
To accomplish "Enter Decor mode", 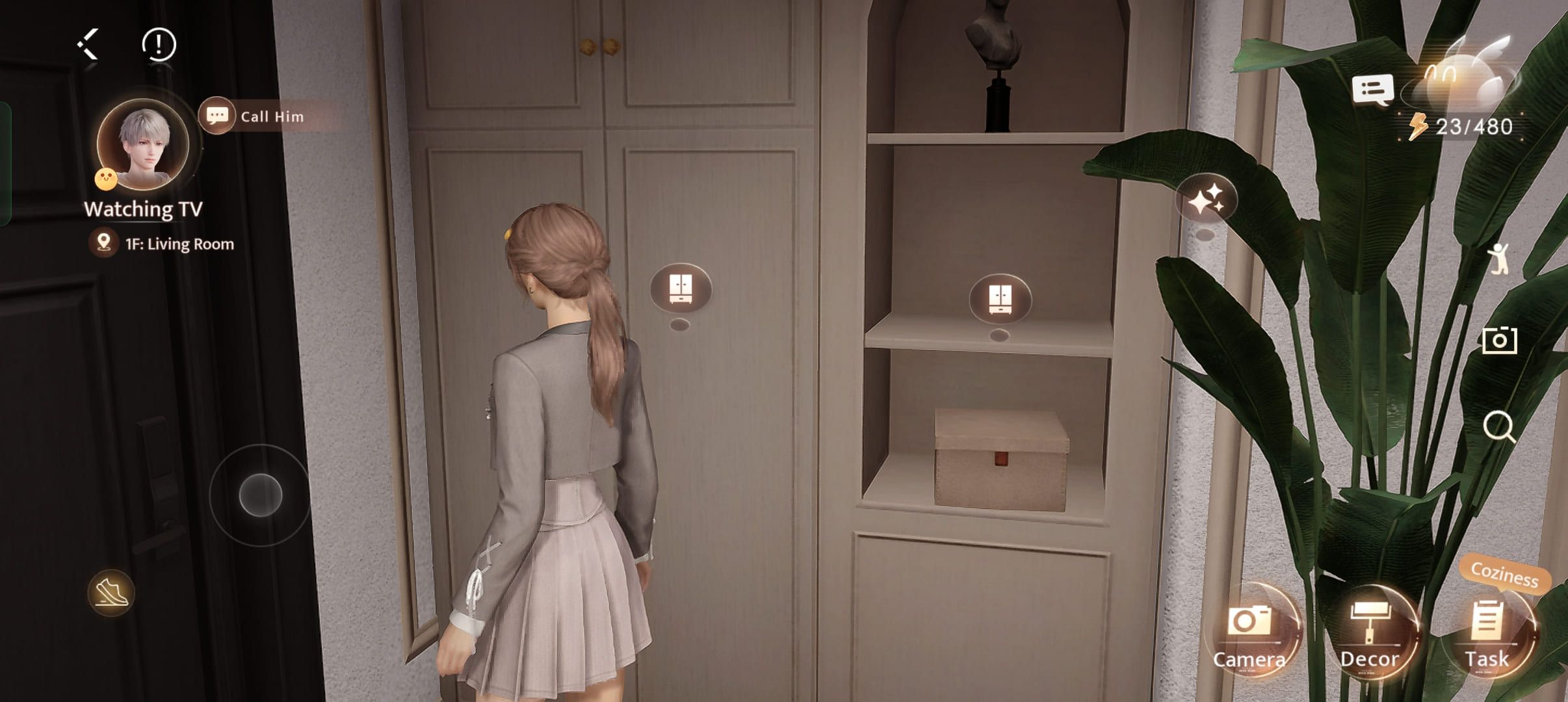I will pyautogui.click(x=1370, y=634).
